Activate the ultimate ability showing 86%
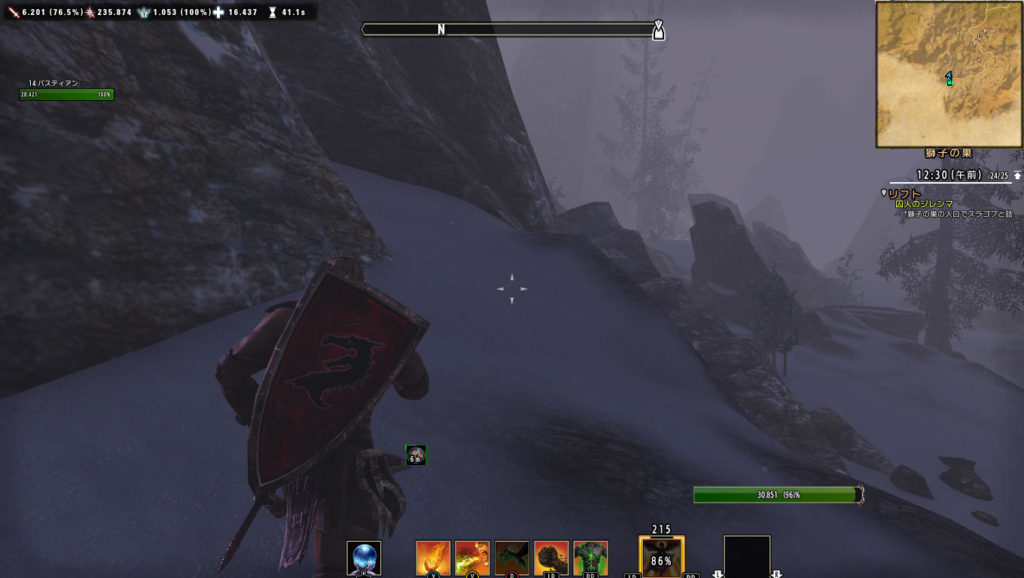This screenshot has width=1024, height=578. (661, 558)
